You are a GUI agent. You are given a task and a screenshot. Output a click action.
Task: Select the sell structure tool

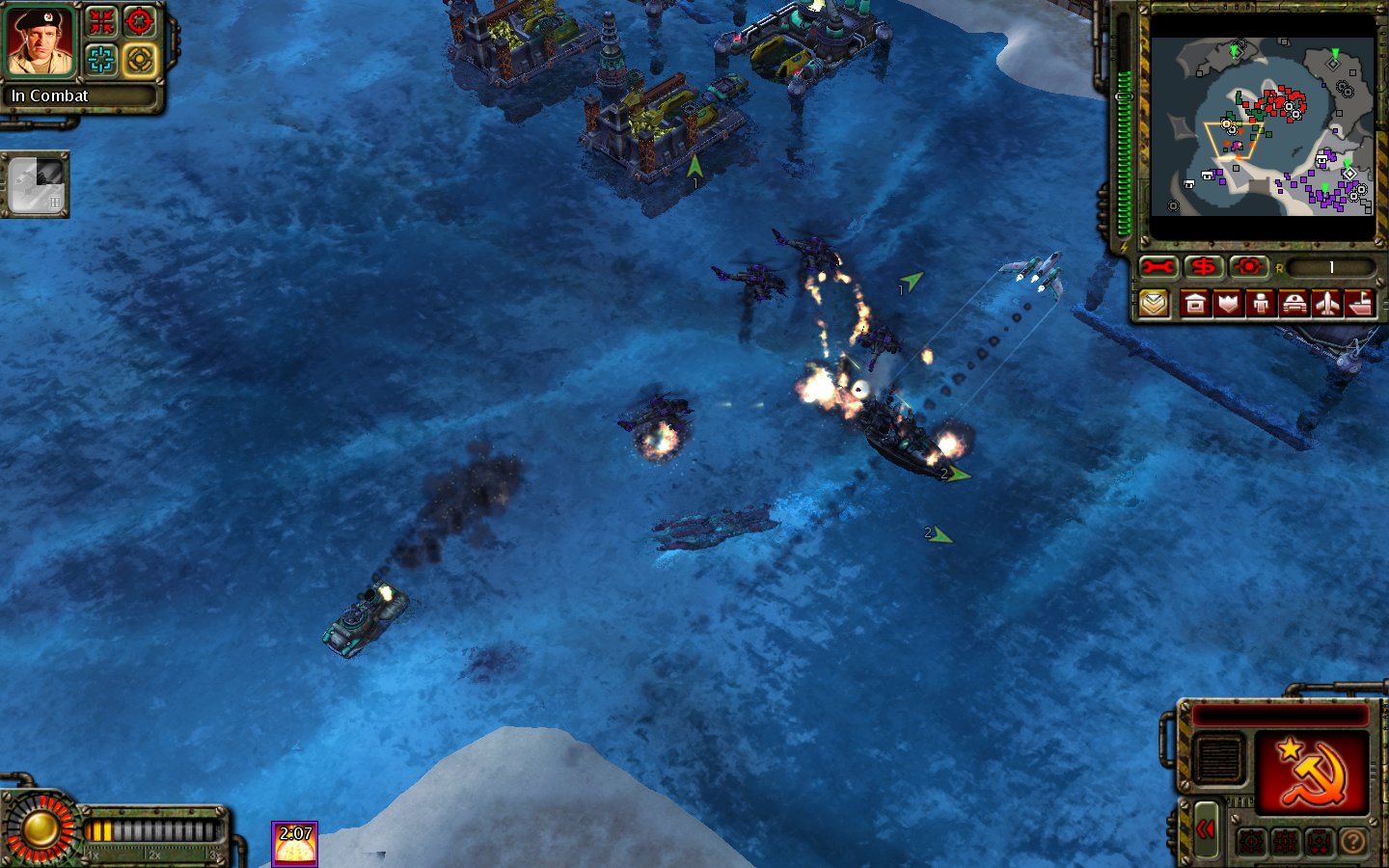pyautogui.click(x=1203, y=267)
